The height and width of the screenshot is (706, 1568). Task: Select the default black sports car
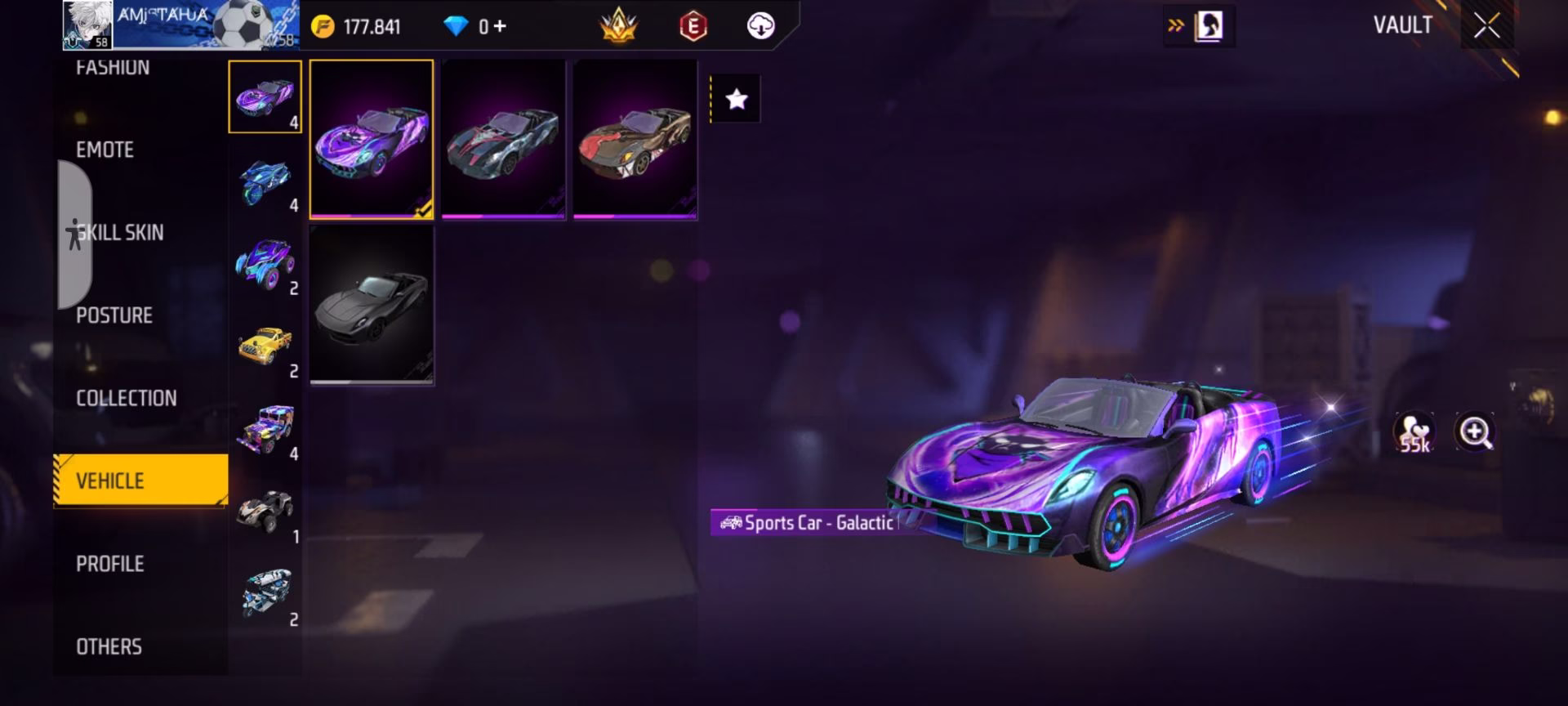372,305
